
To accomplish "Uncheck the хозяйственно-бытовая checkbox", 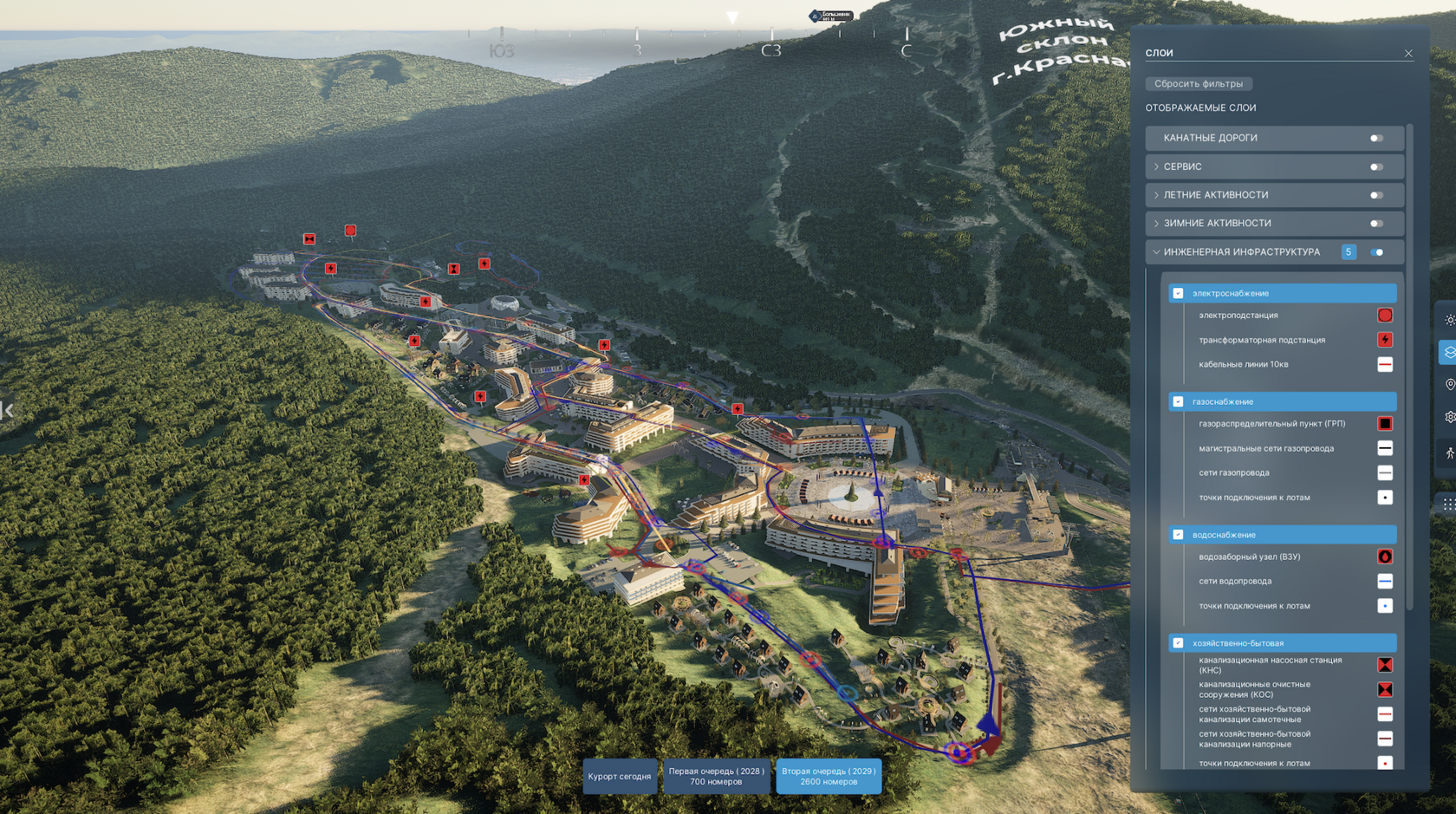I will (1178, 643).
